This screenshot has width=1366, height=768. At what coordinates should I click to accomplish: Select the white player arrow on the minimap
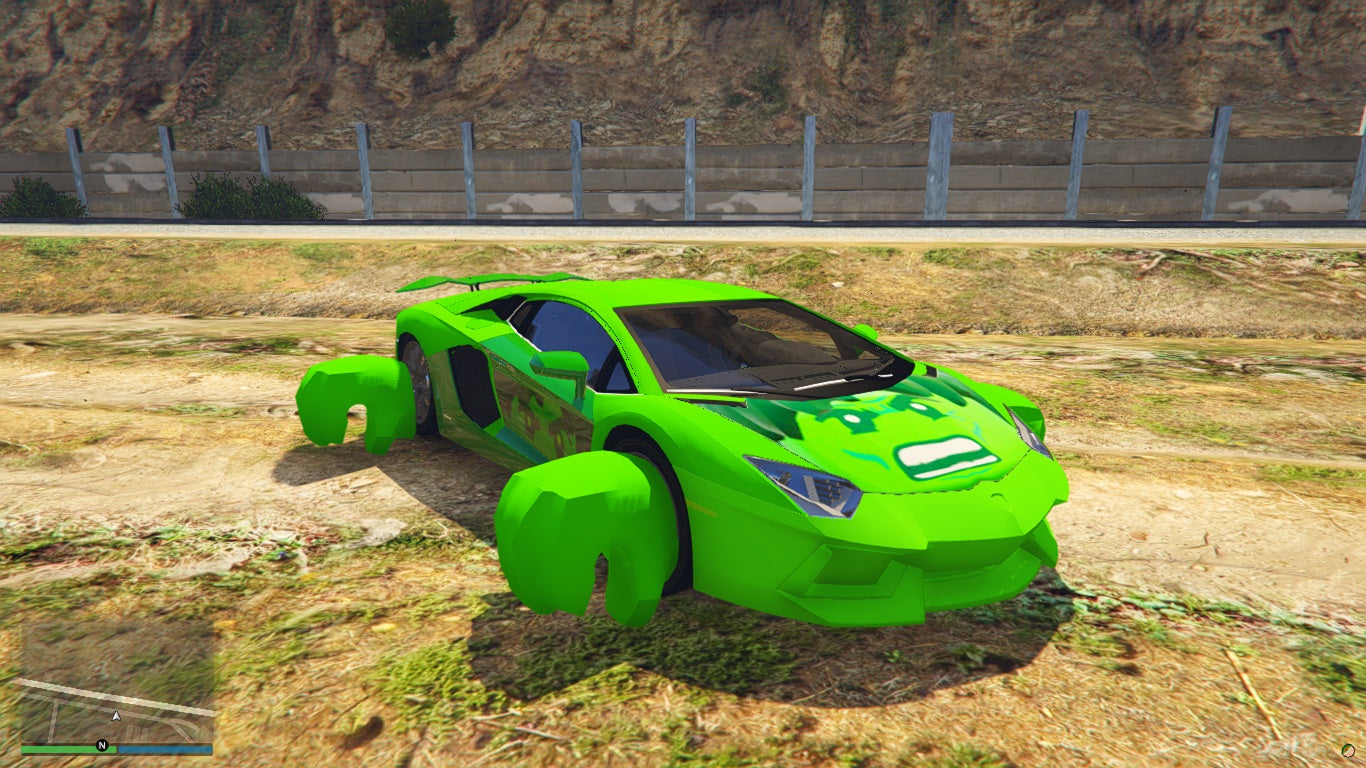point(116,714)
